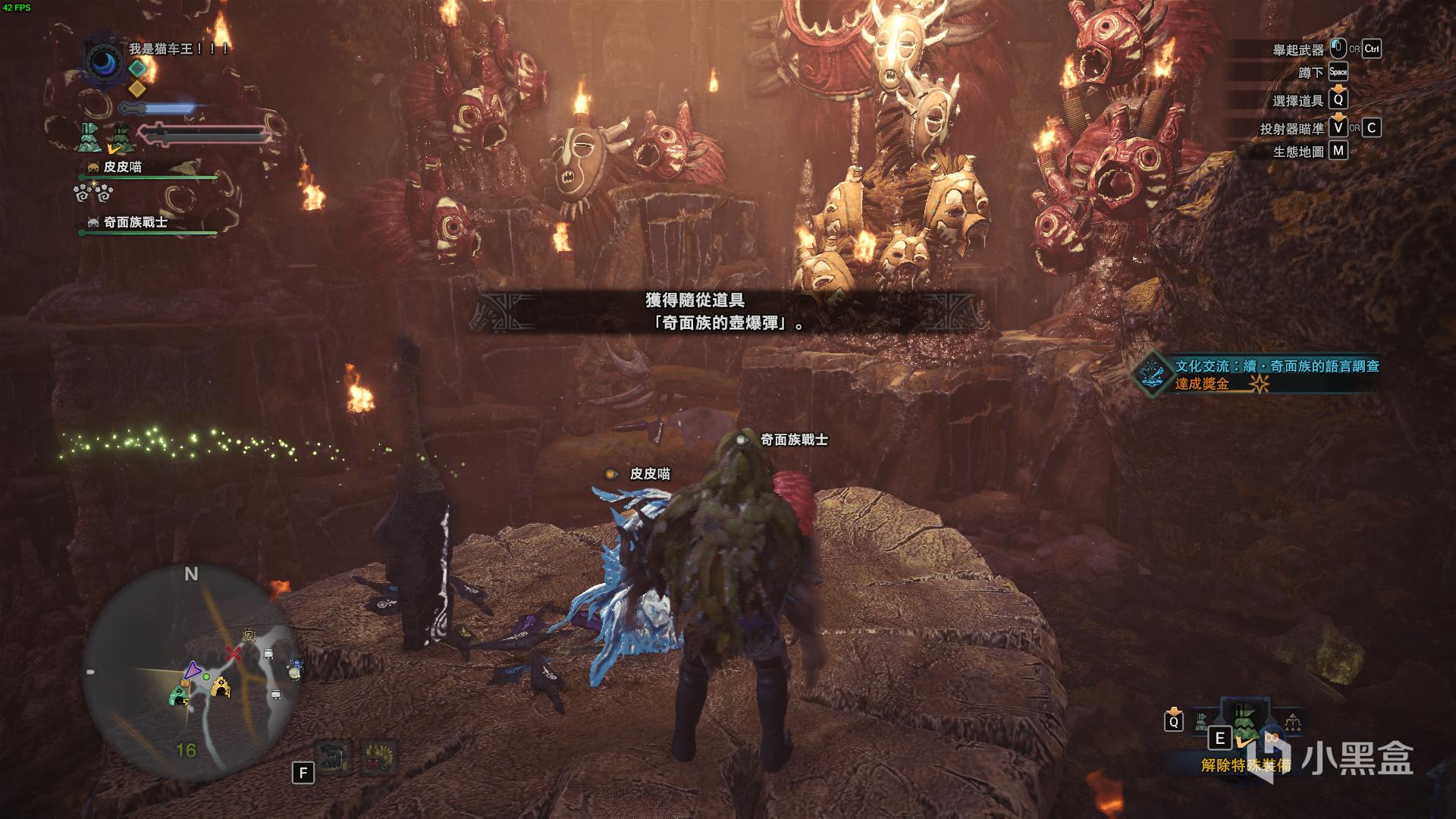Click the red monster icon beside the minimap
This screenshot has height=819, width=1456.
pos(379,758)
